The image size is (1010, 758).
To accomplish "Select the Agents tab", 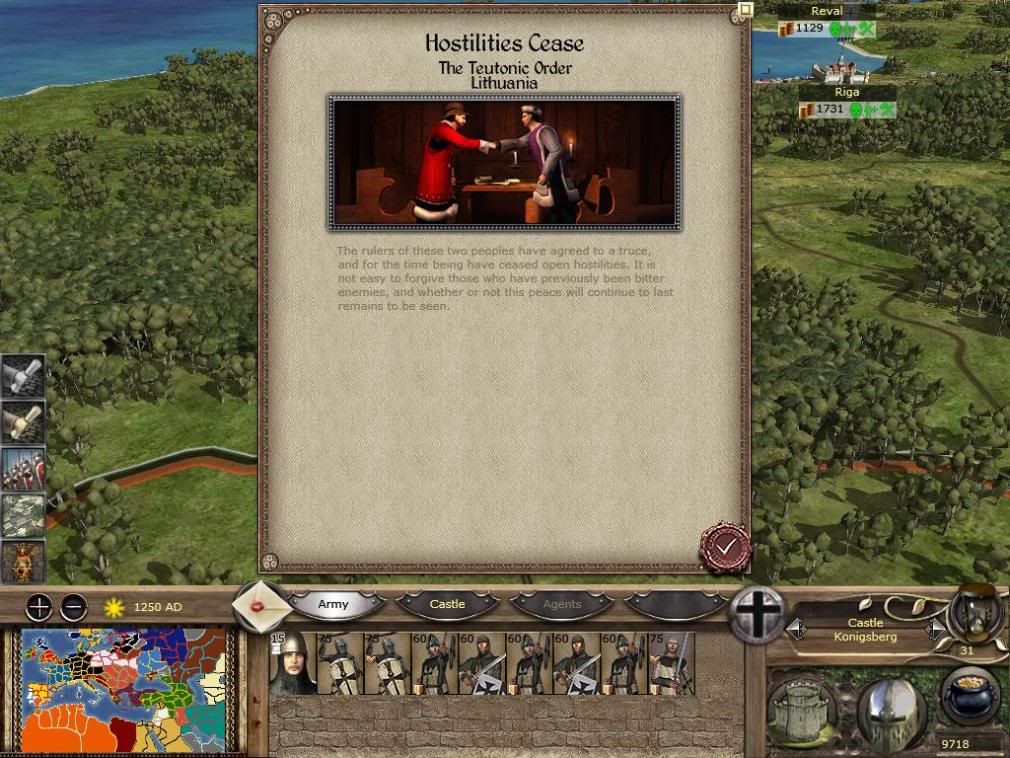I will click(562, 605).
